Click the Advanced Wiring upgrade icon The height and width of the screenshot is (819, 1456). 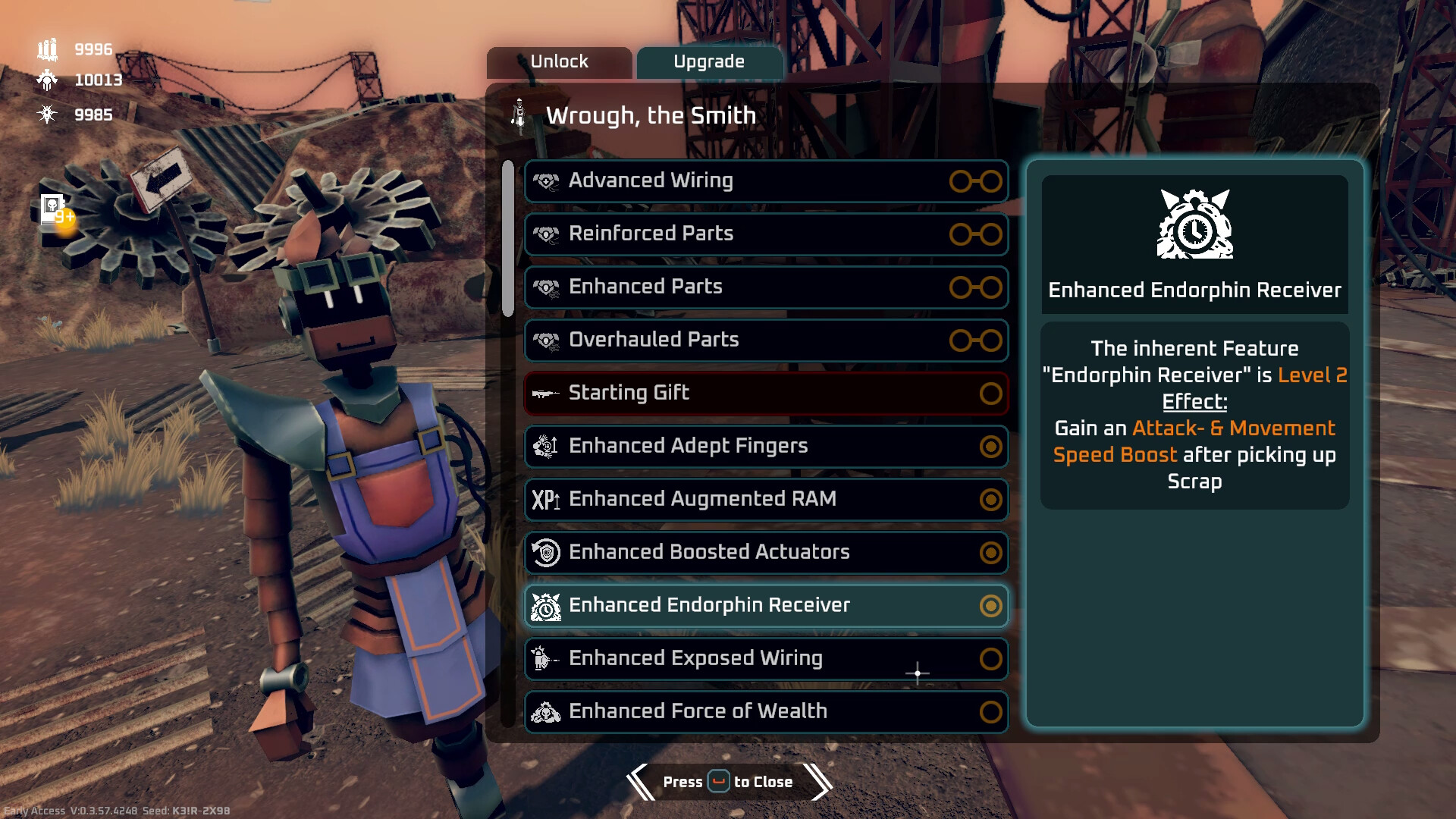pyautogui.click(x=547, y=180)
